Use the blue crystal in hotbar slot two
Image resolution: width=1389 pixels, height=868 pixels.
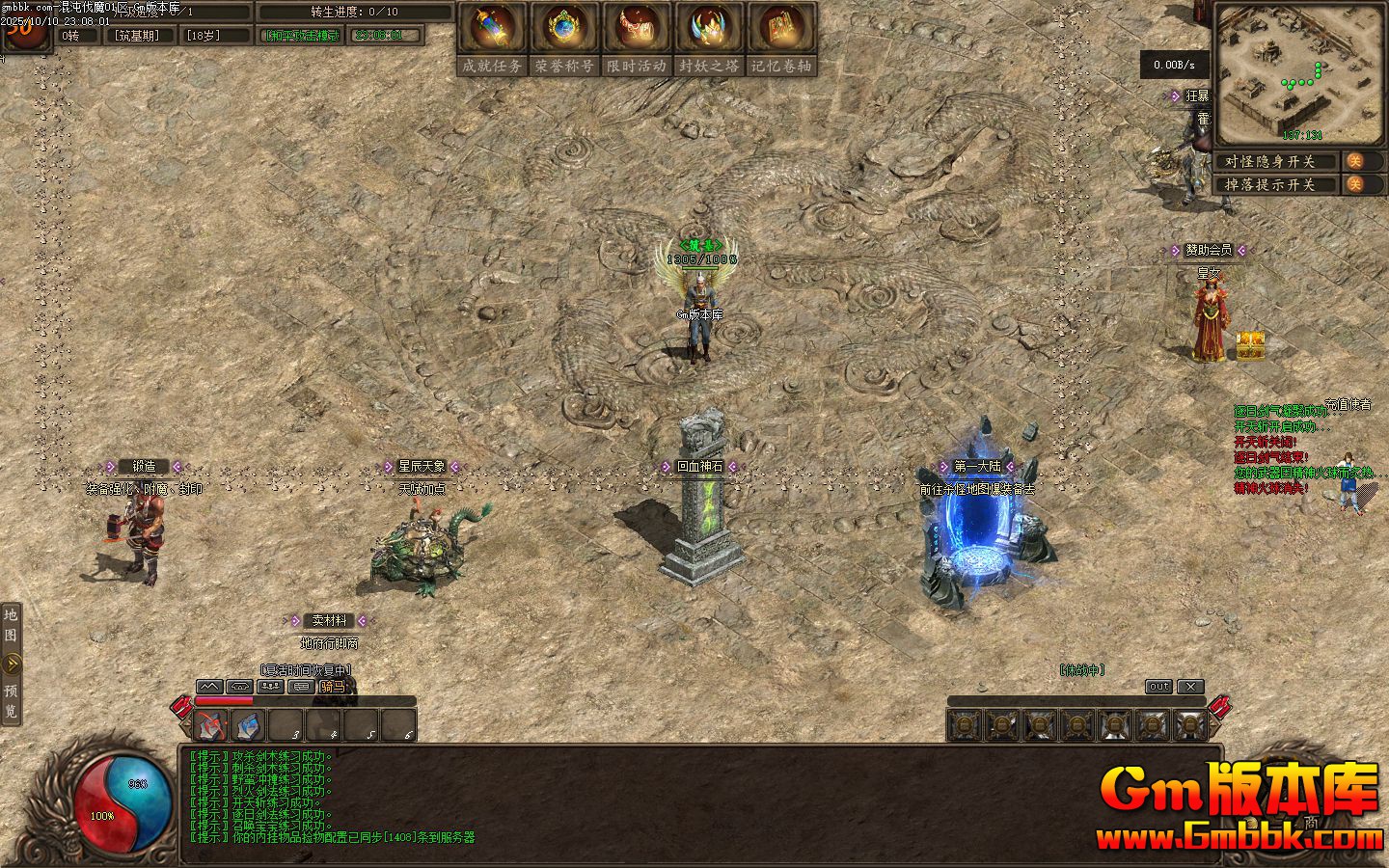tap(249, 725)
